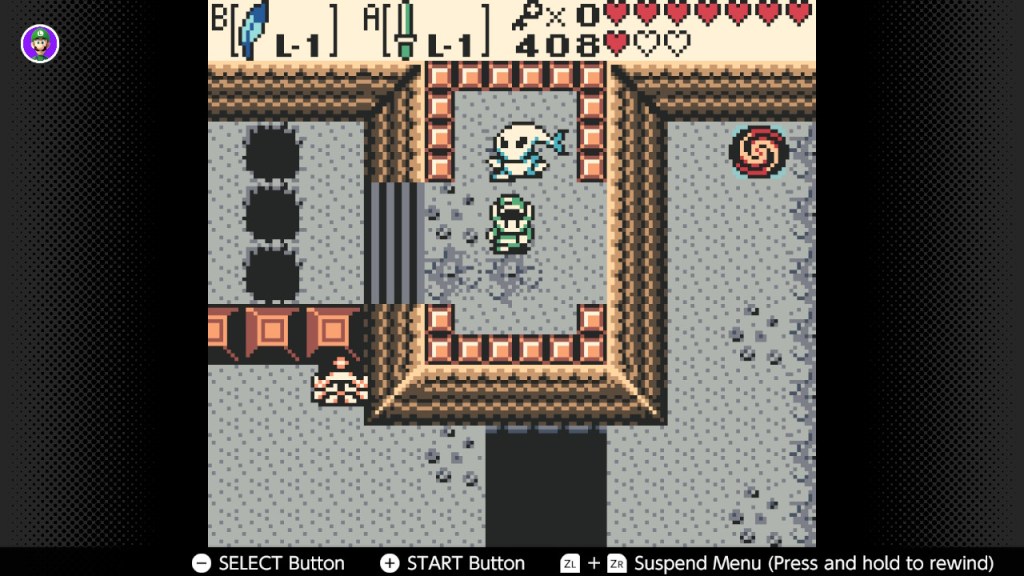Image resolution: width=1024 pixels, height=576 pixels.
Task: Select the A-slot L-1 sword
Action: (404, 30)
